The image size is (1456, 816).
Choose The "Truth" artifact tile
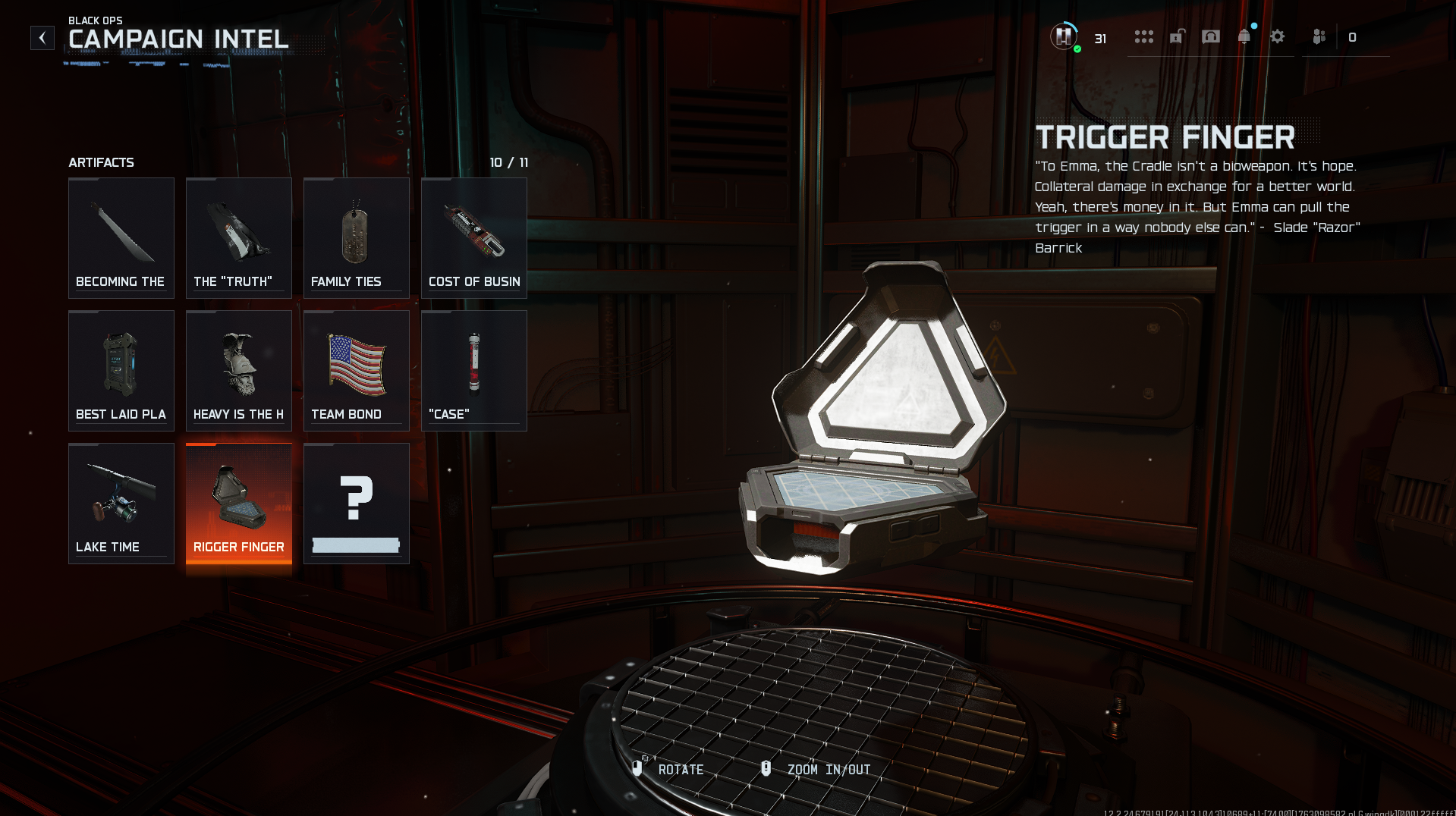pos(239,238)
